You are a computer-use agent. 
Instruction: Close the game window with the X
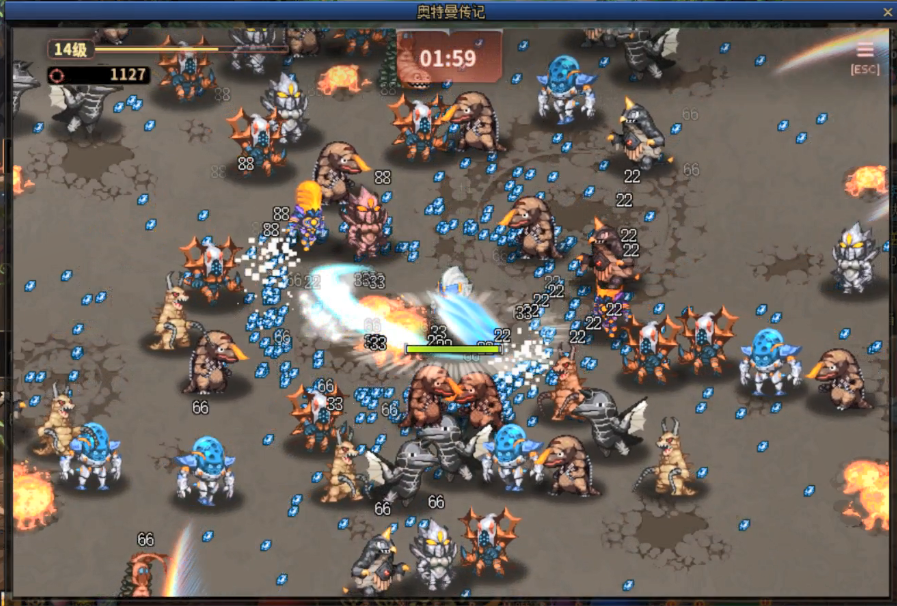(886, 11)
